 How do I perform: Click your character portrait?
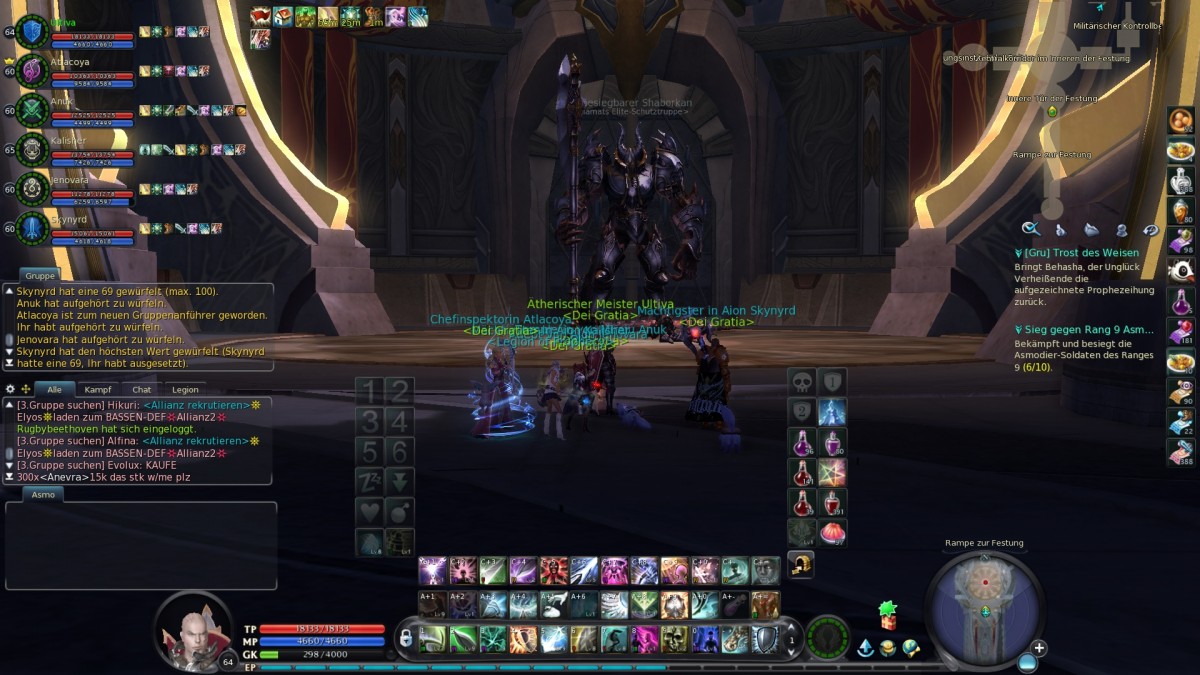[x=193, y=629]
